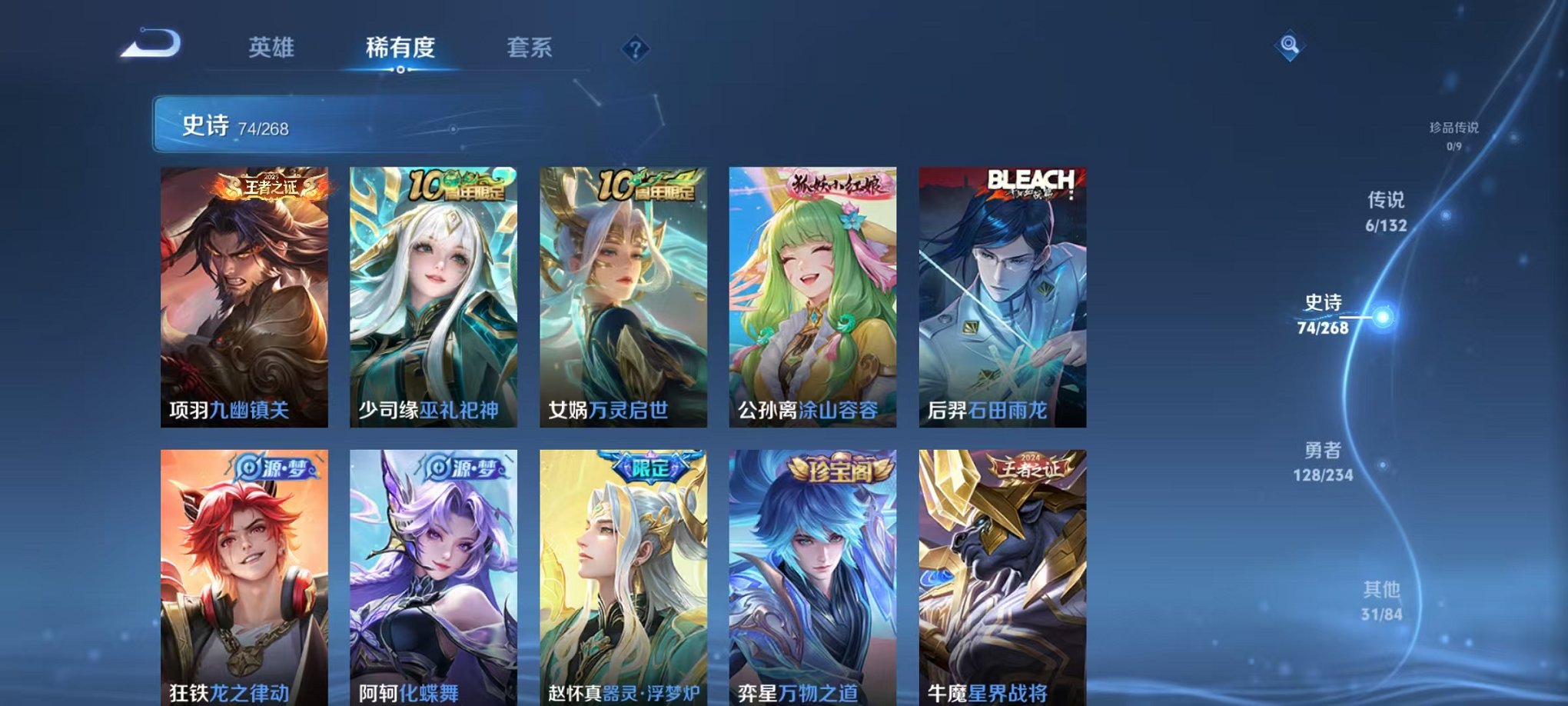Screen dimensions: 1568x706
Task: Select the 稀有度 tab
Action: (x=400, y=46)
